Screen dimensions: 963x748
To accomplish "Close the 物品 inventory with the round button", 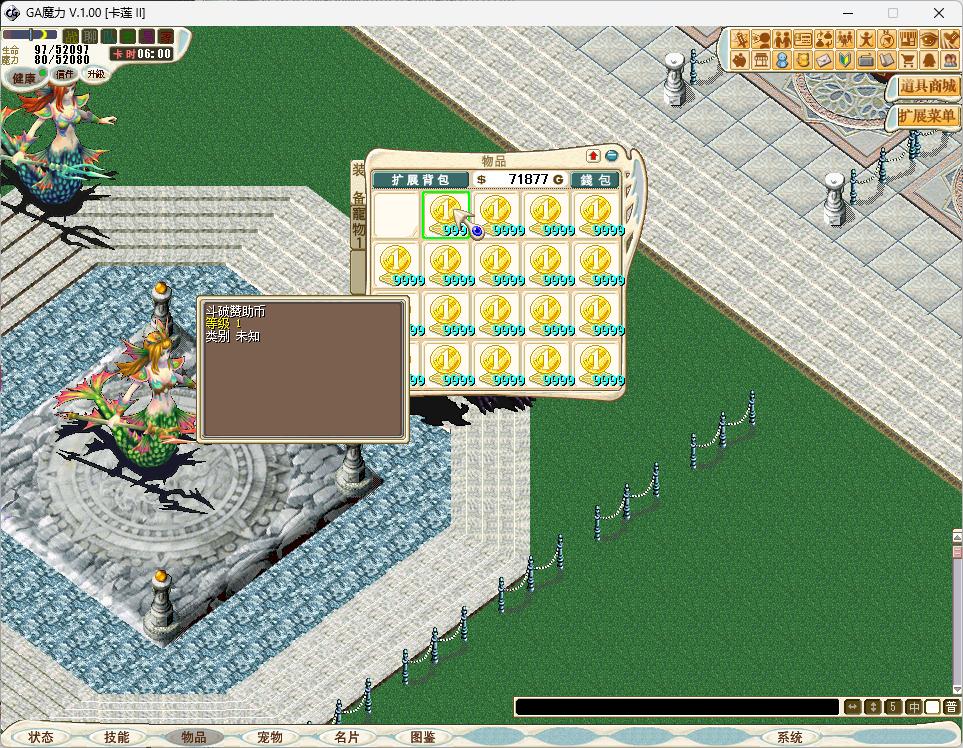I will [x=611, y=156].
